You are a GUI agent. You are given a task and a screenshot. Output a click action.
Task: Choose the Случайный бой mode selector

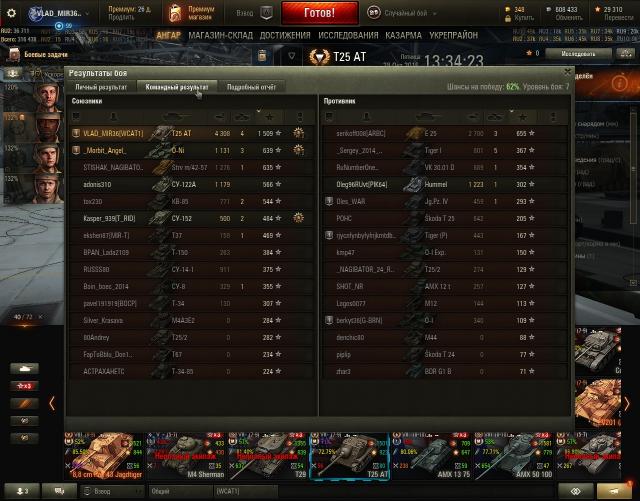point(400,14)
